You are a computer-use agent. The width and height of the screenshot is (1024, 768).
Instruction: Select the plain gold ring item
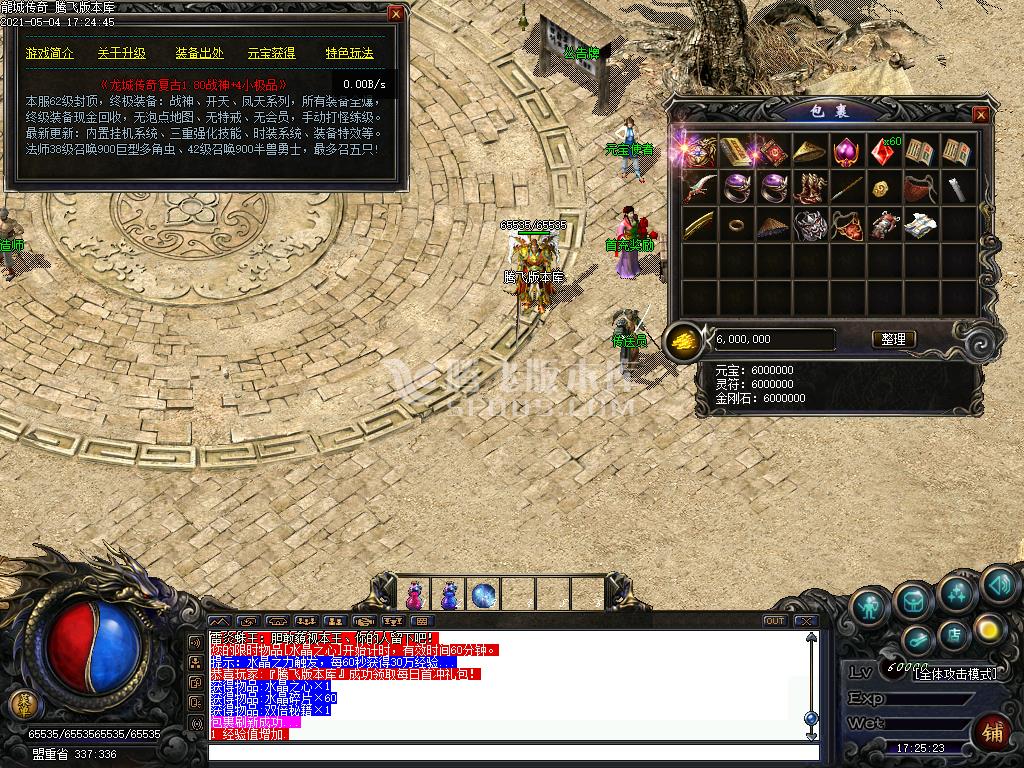[736, 225]
